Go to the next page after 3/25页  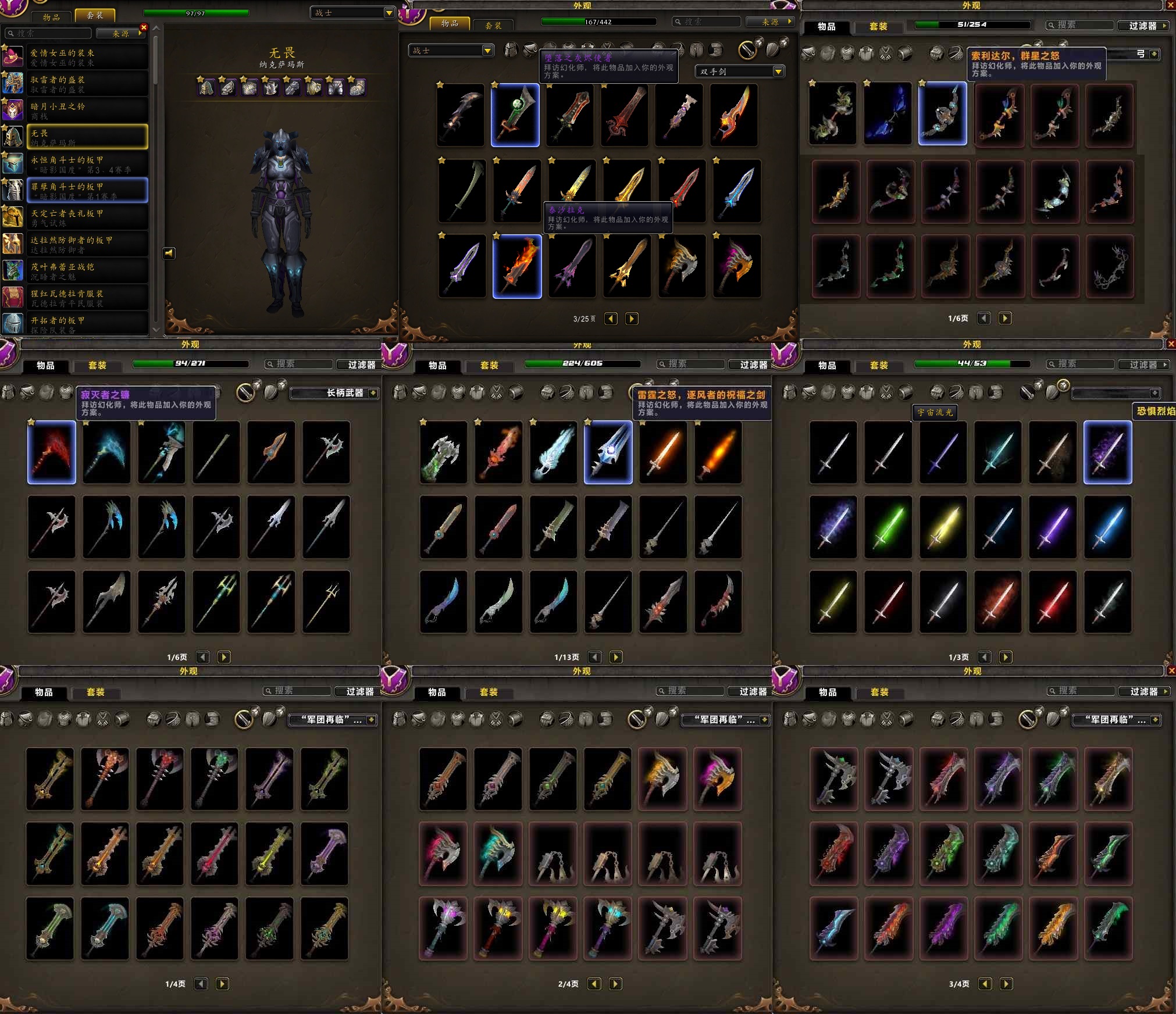point(632,319)
